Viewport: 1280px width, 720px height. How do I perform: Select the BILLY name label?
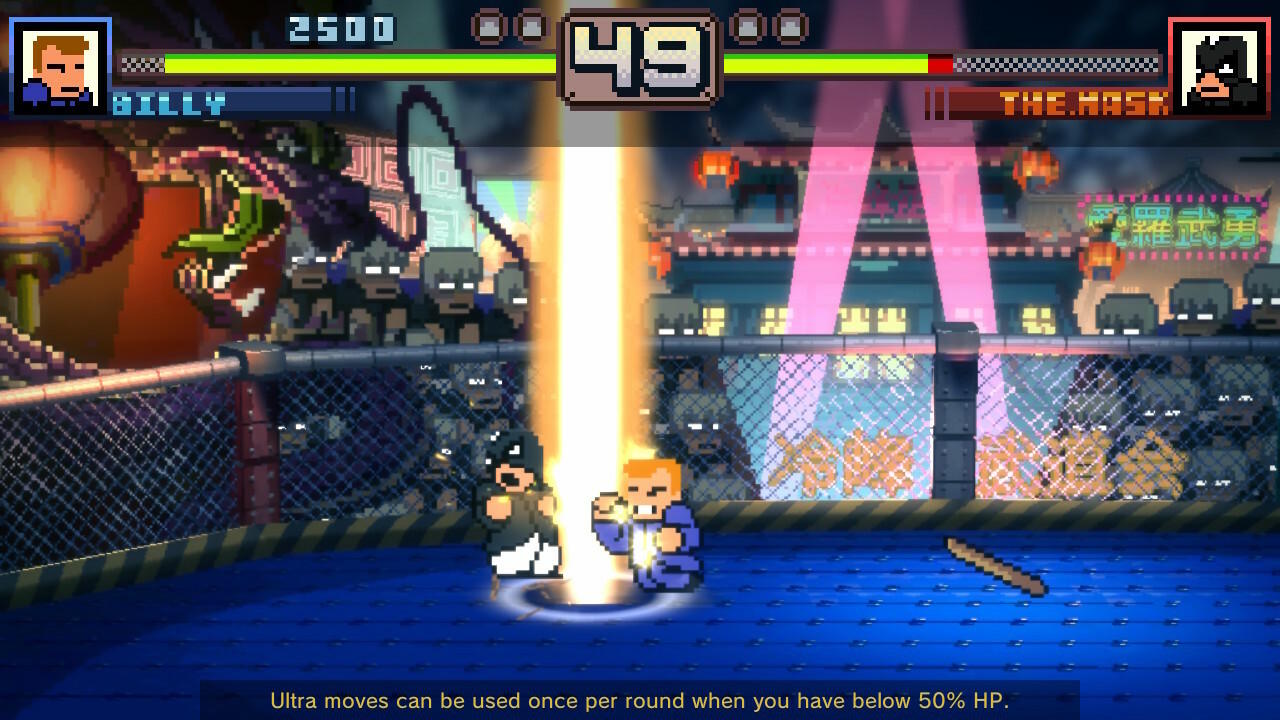click(x=170, y=100)
